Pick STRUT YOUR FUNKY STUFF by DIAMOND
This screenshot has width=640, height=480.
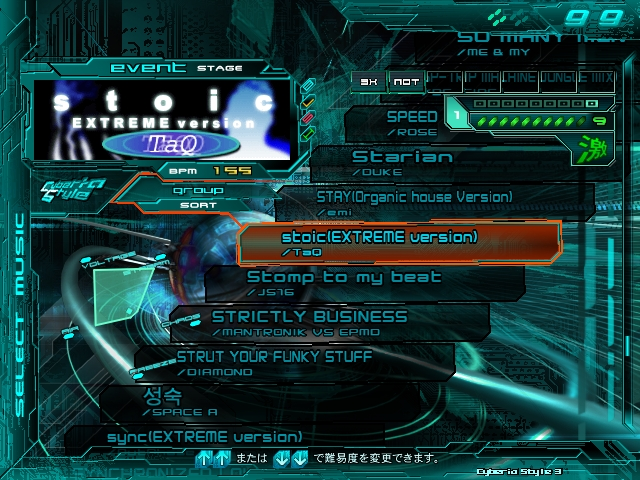pos(274,361)
